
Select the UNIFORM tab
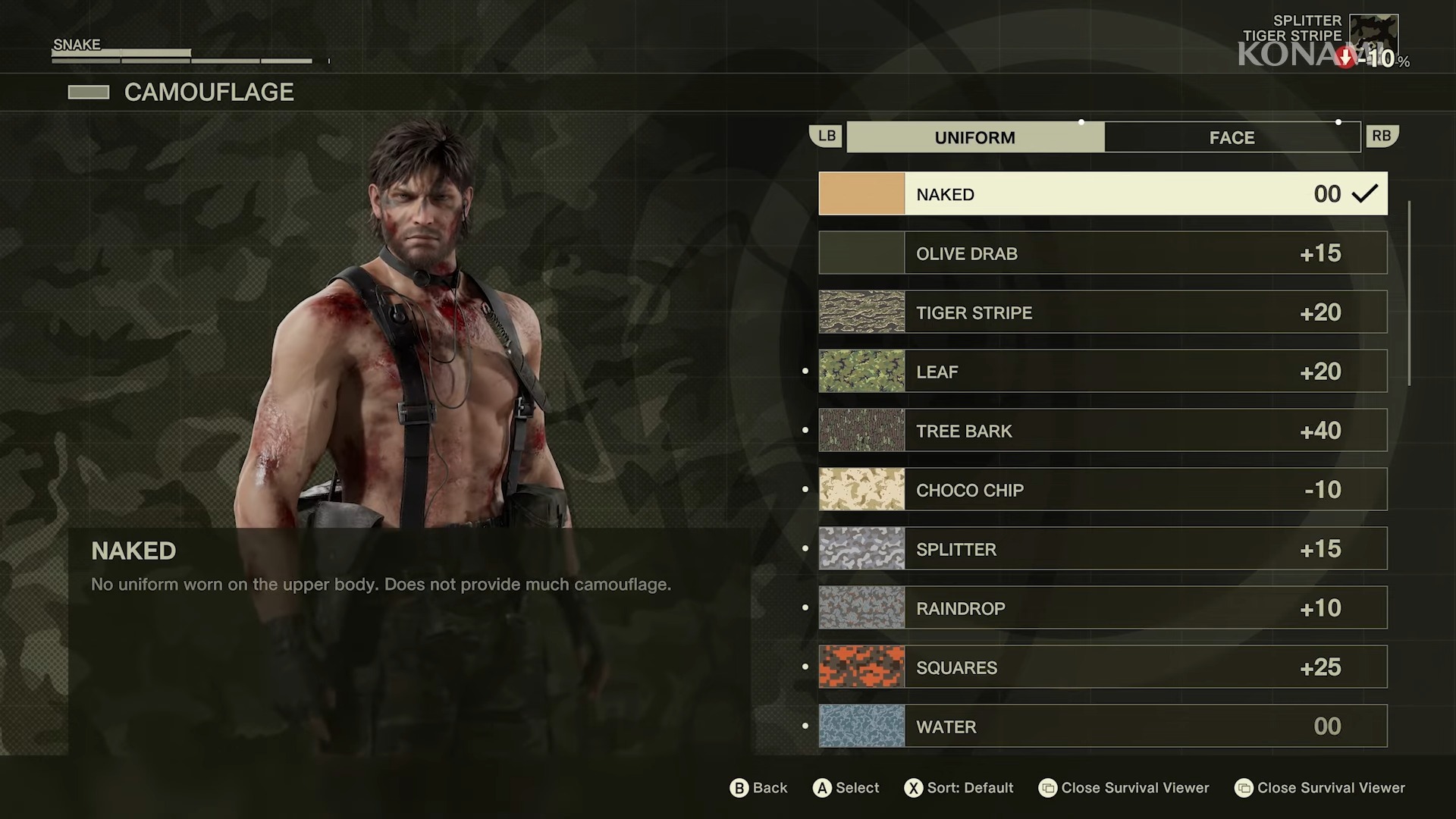pyautogui.click(x=974, y=137)
